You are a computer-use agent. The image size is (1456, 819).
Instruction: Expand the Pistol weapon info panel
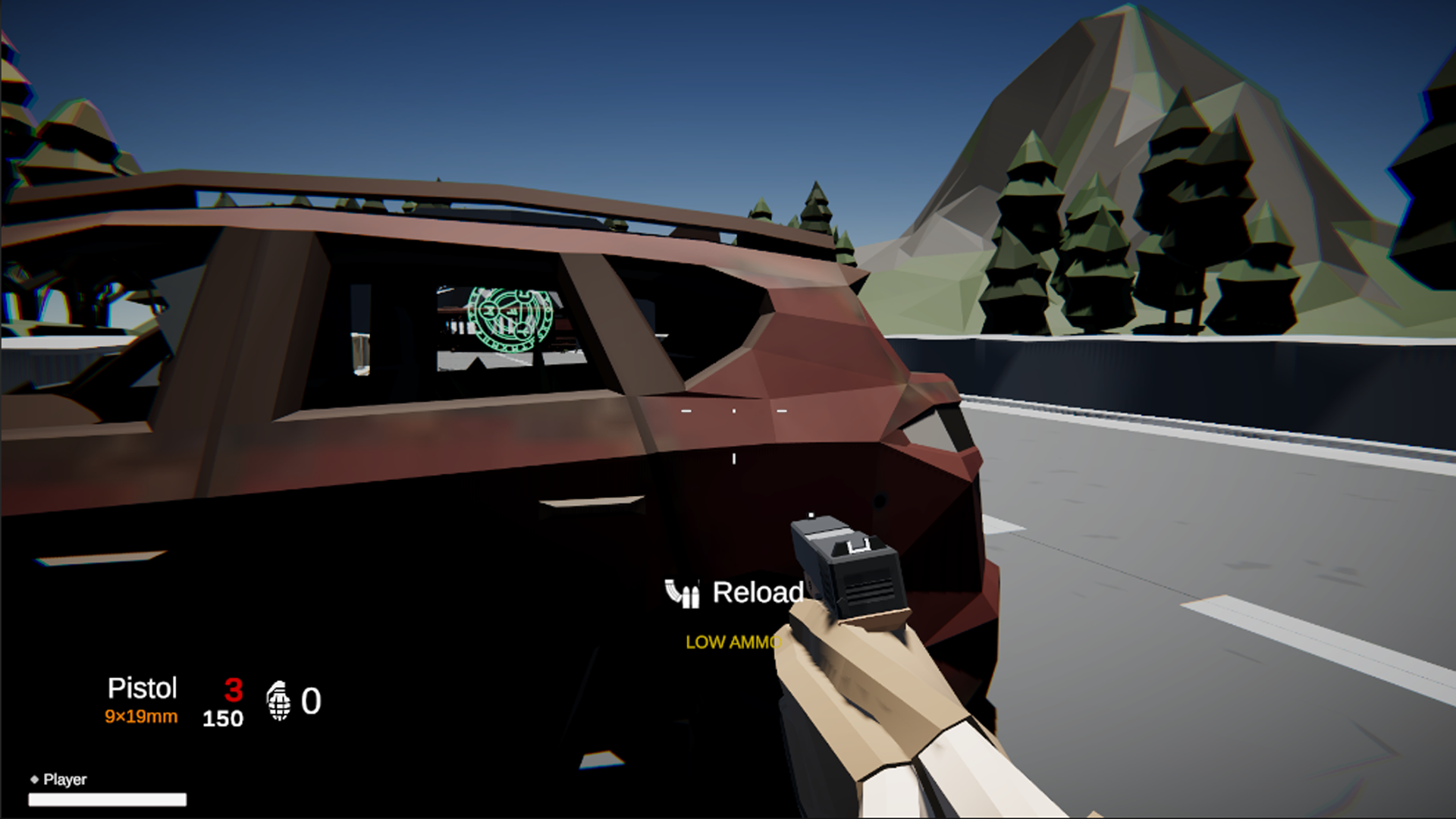tap(143, 689)
